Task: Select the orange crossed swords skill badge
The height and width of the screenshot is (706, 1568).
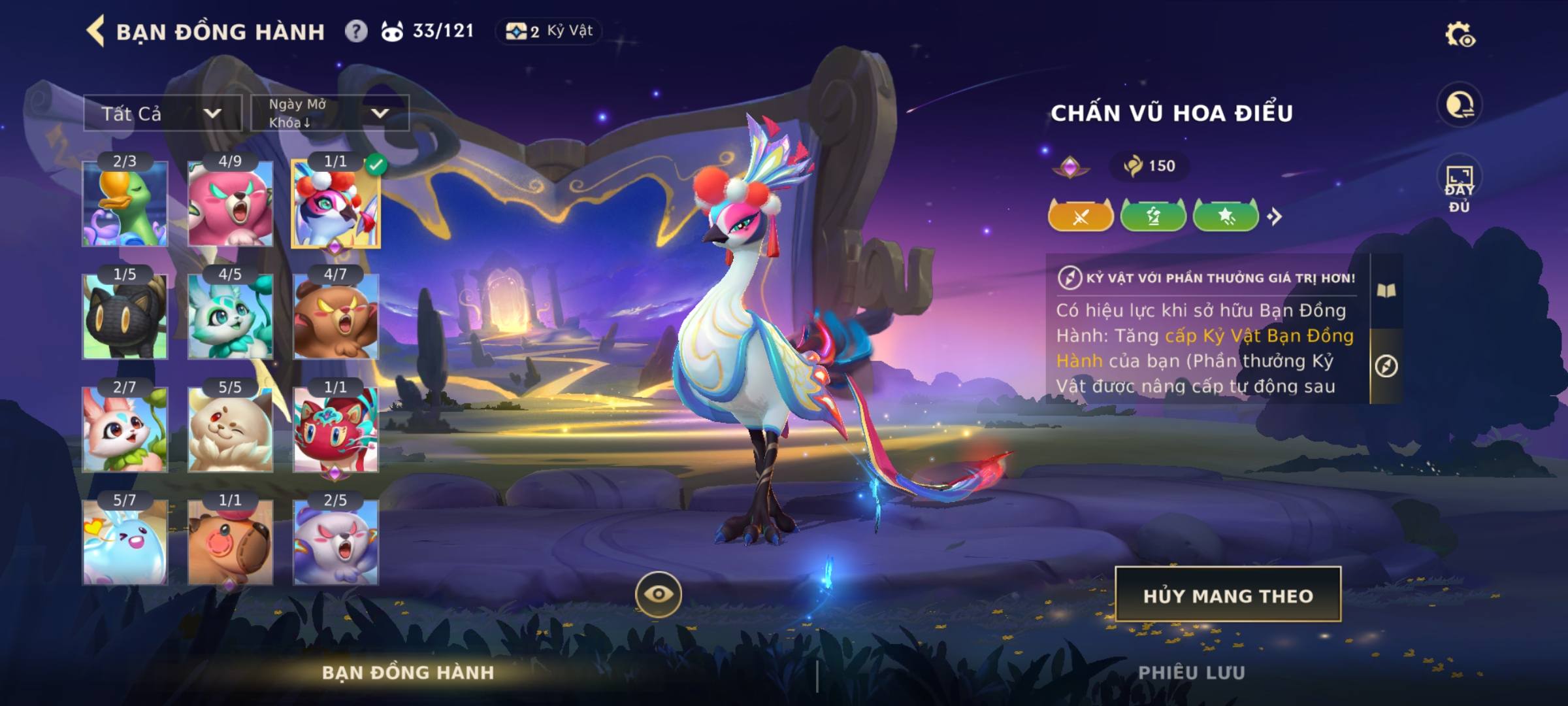Action: click(1081, 216)
